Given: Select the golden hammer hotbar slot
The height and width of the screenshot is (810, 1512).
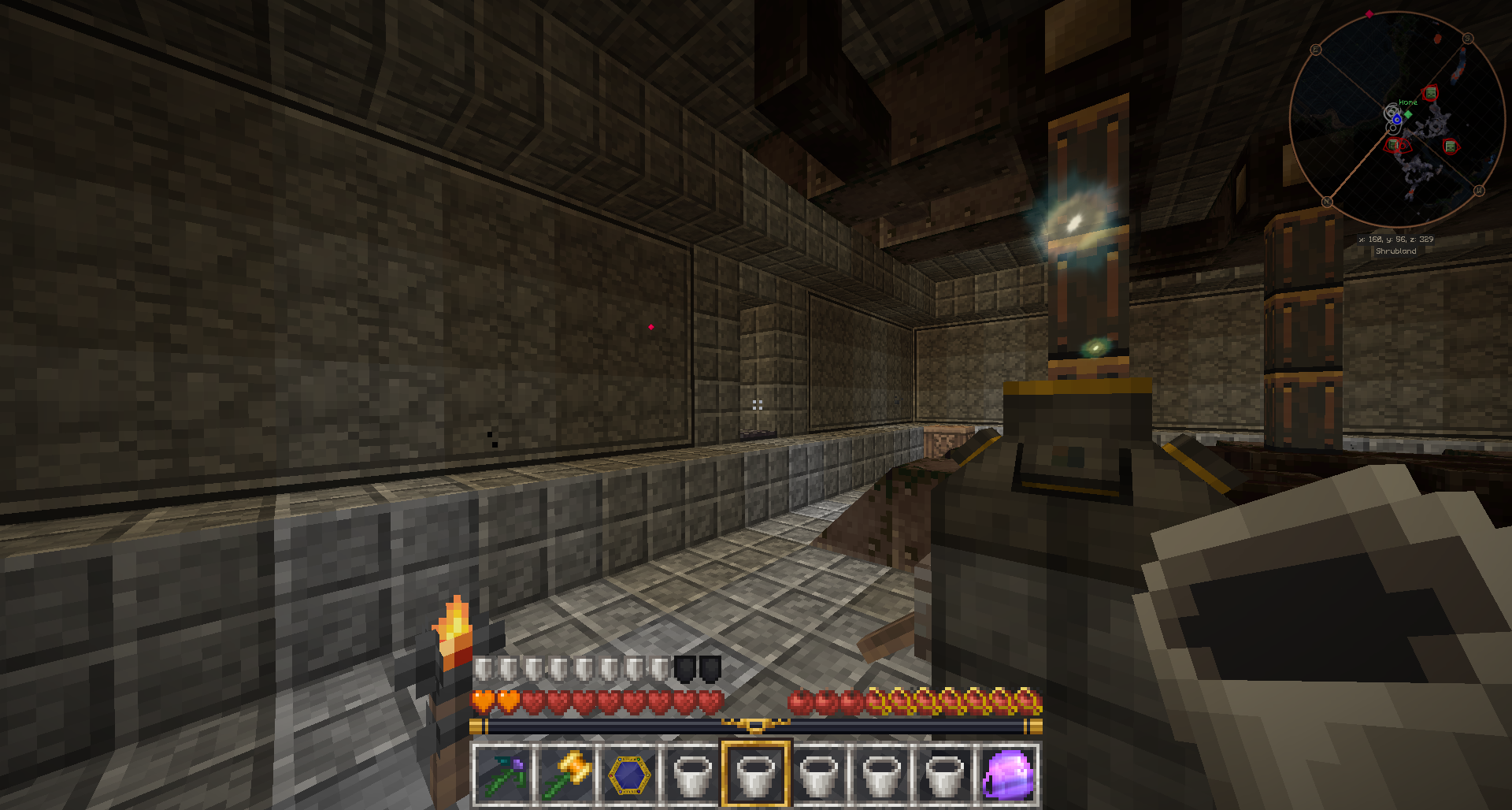Looking at the screenshot, I should tap(566, 775).
